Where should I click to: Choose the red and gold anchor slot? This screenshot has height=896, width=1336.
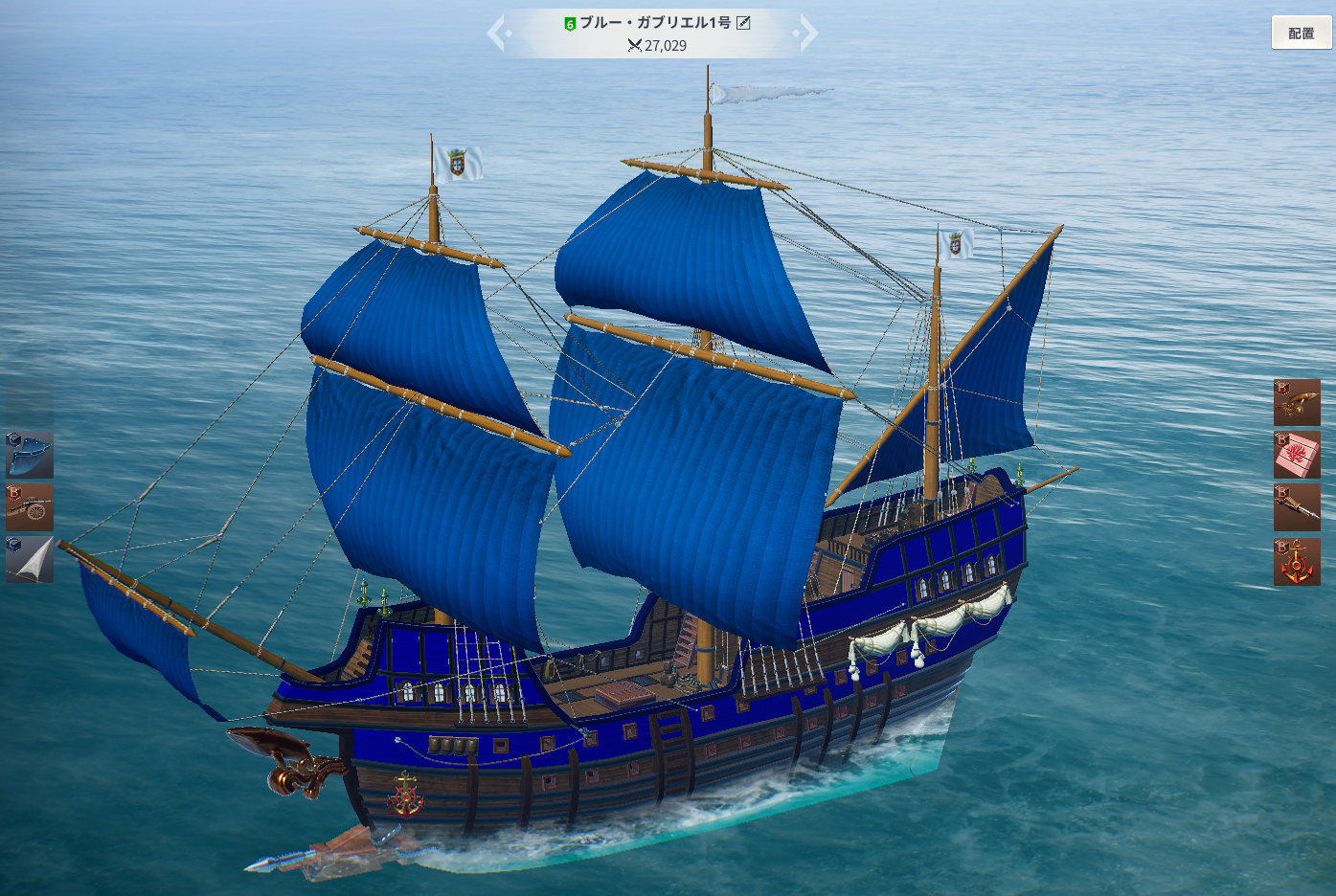point(1297,562)
